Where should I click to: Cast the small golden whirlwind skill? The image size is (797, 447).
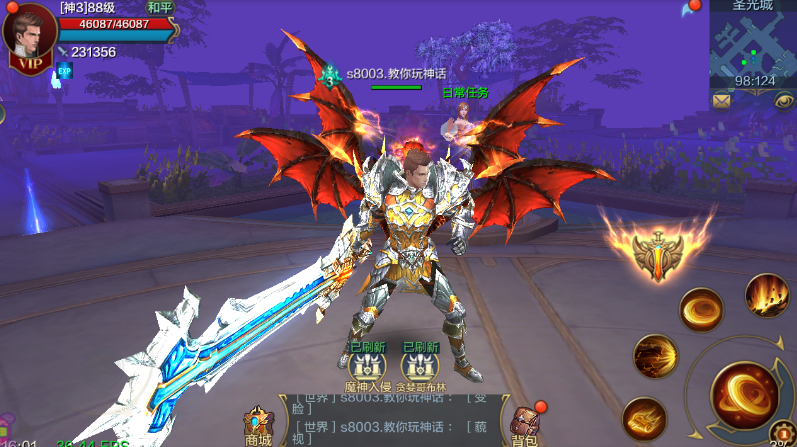[701, 309]
